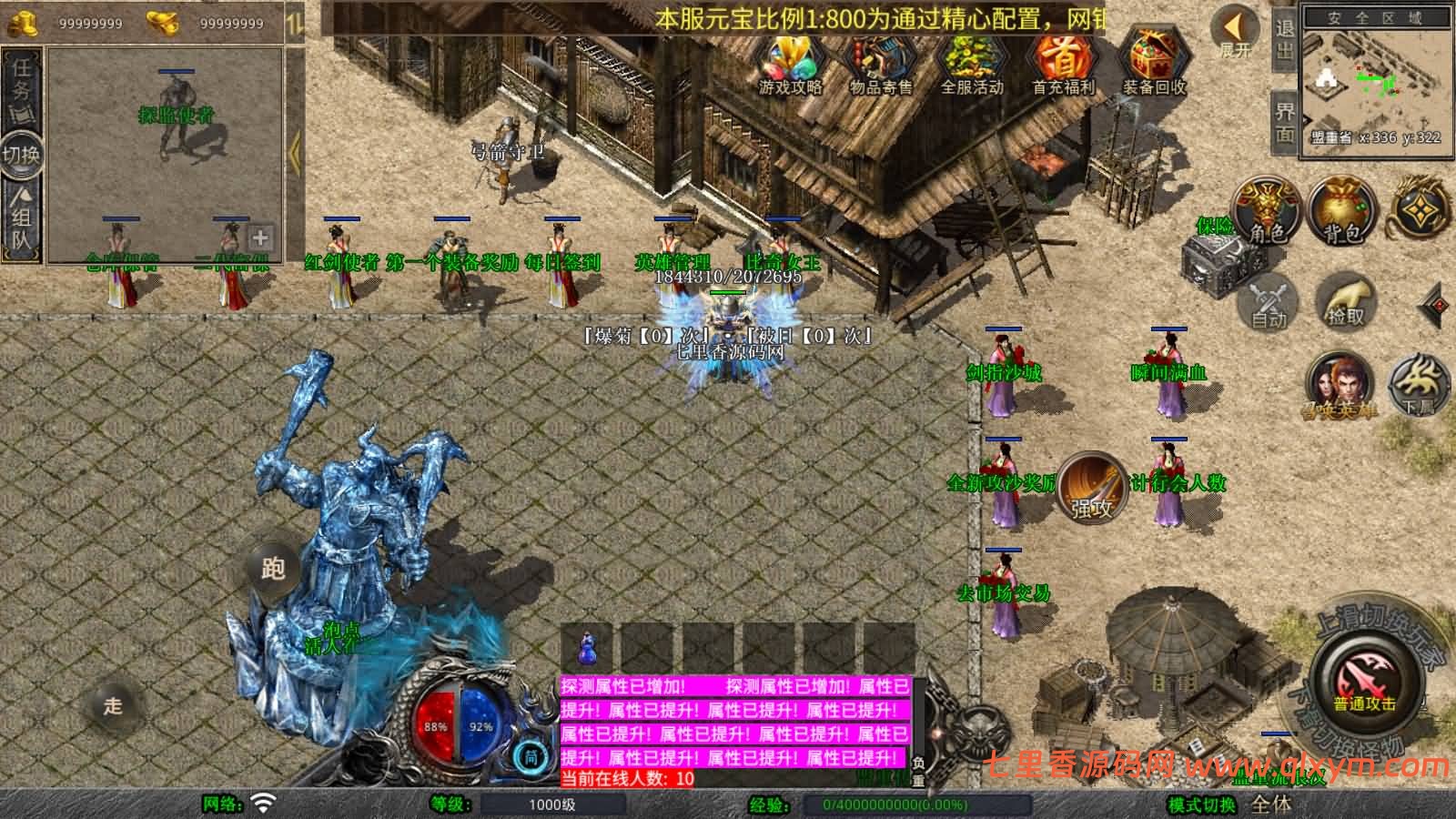Open the 背包 backpack bag

(1341, 211)
